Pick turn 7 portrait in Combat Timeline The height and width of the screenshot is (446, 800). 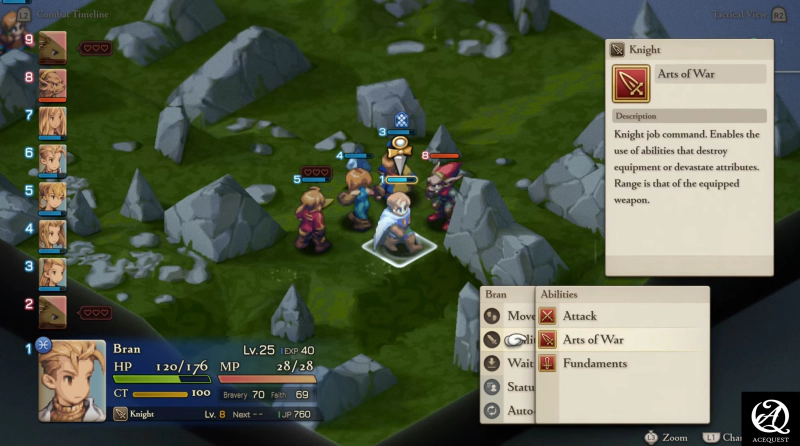[x=52, y=121]
